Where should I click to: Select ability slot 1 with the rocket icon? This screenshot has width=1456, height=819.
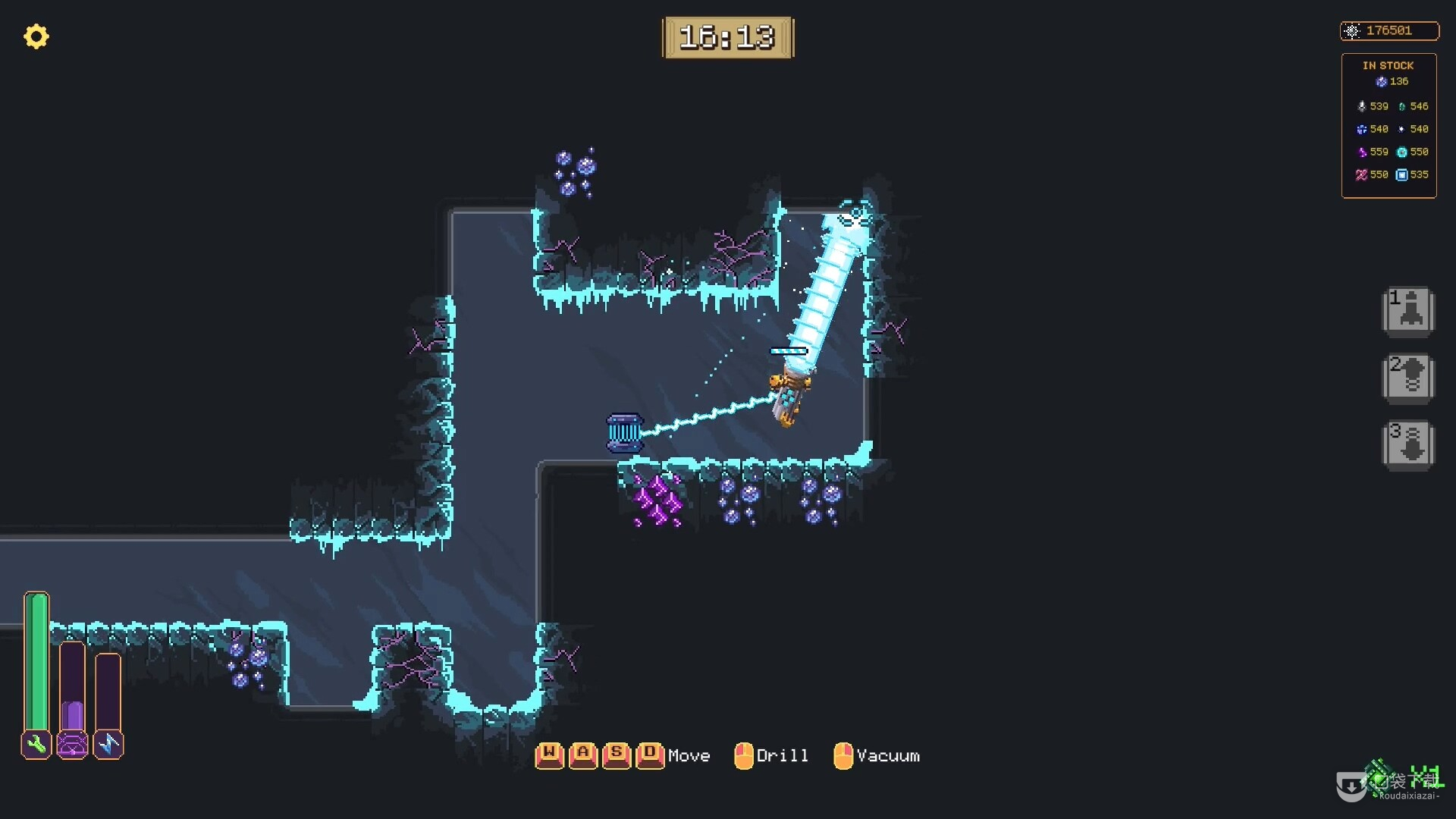coord(1408,311)
